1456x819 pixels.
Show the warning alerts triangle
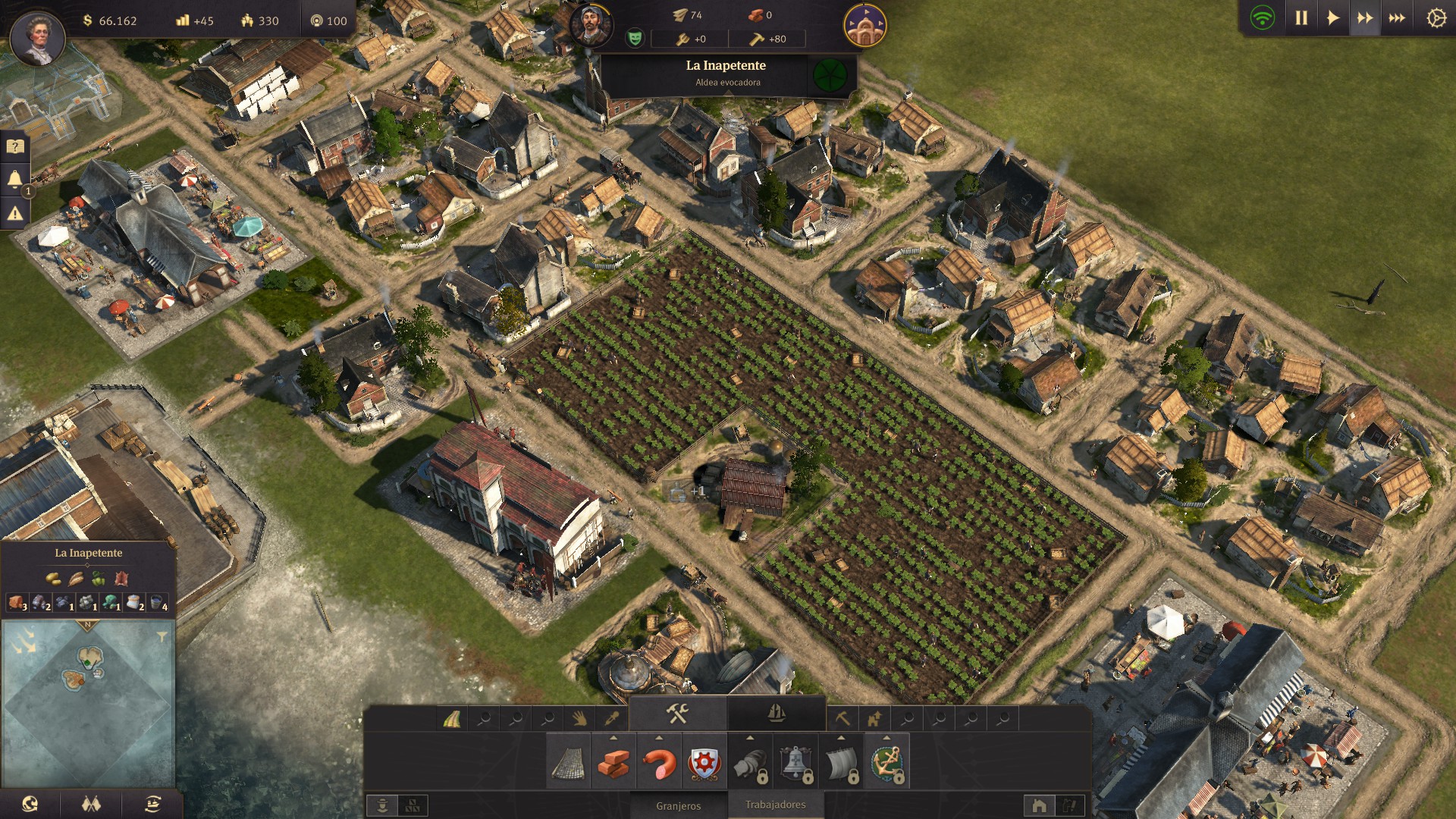[x=15, y=215]
